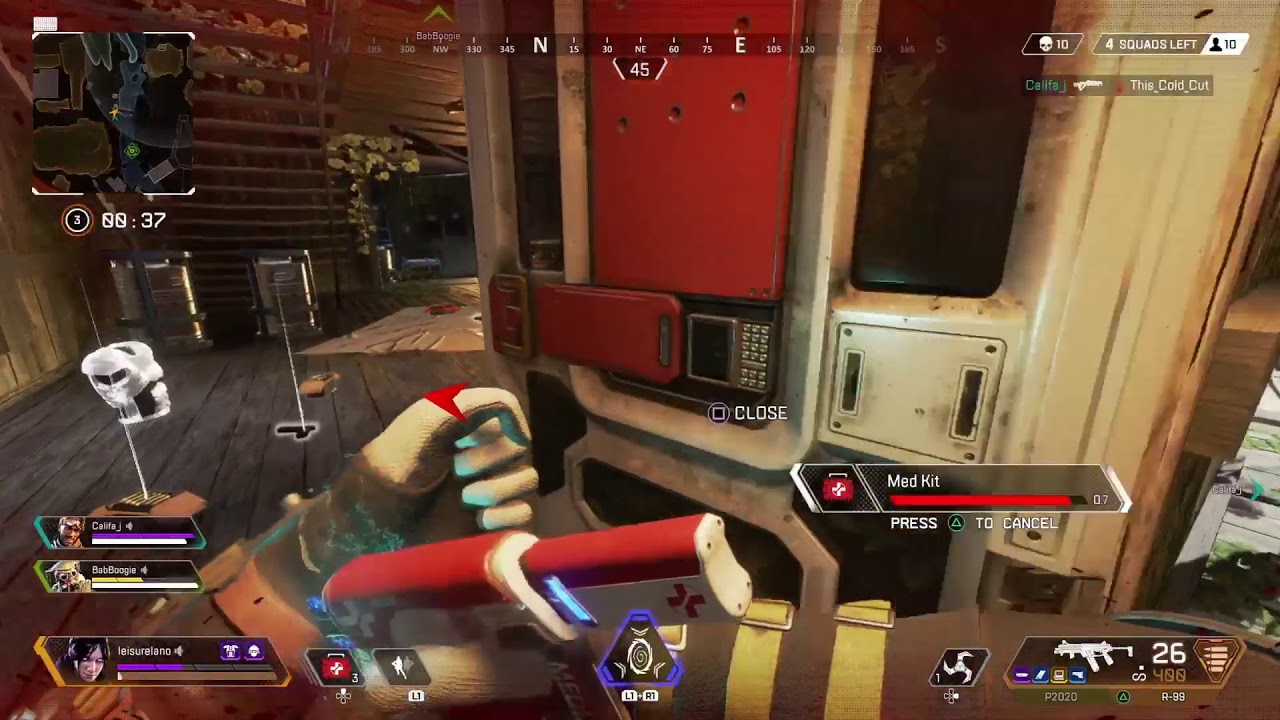Select teammate Califa_j's status card
Screen dimensions: 1280x720
(120, 532)
